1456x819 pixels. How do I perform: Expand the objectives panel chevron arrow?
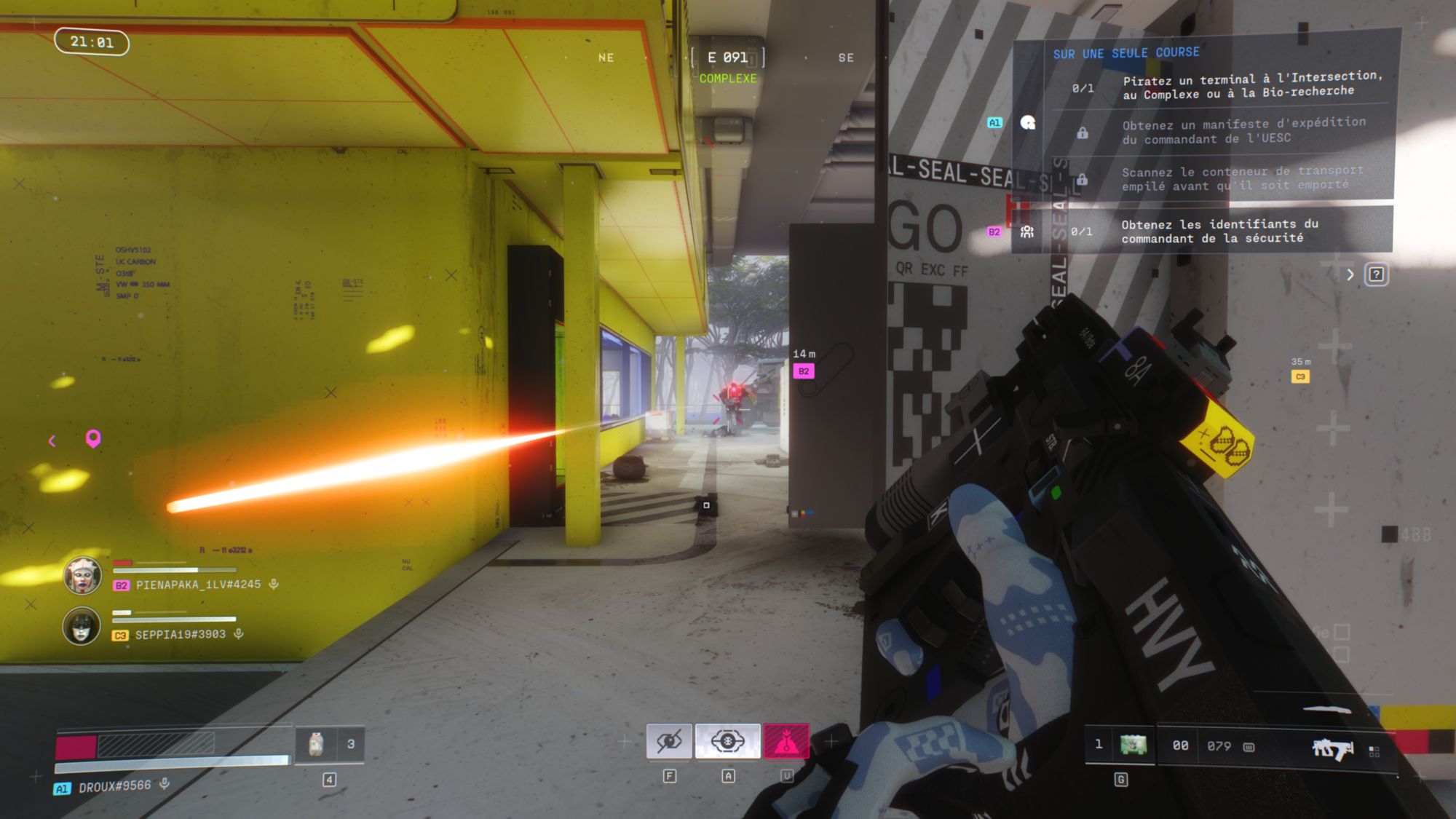click(x=1350, y=274)
